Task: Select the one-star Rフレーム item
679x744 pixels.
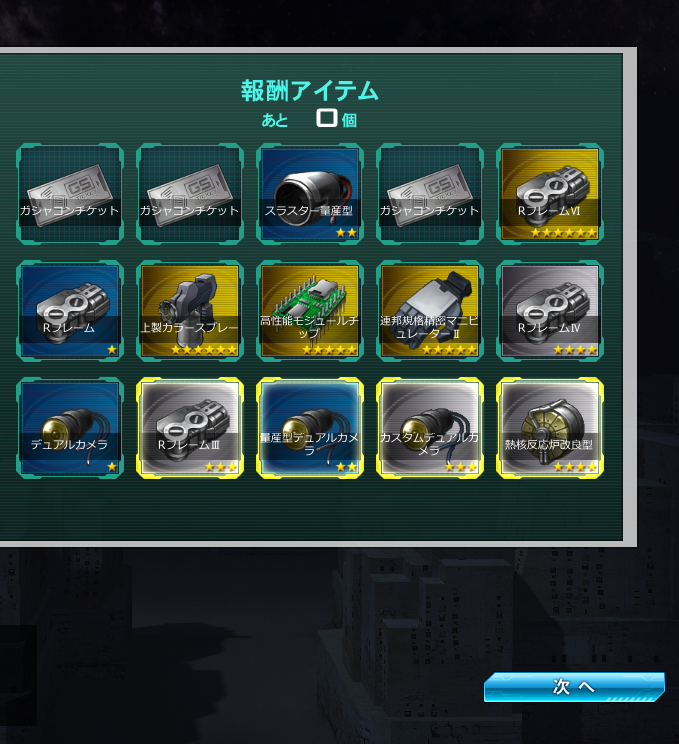Action: [70, 311]
